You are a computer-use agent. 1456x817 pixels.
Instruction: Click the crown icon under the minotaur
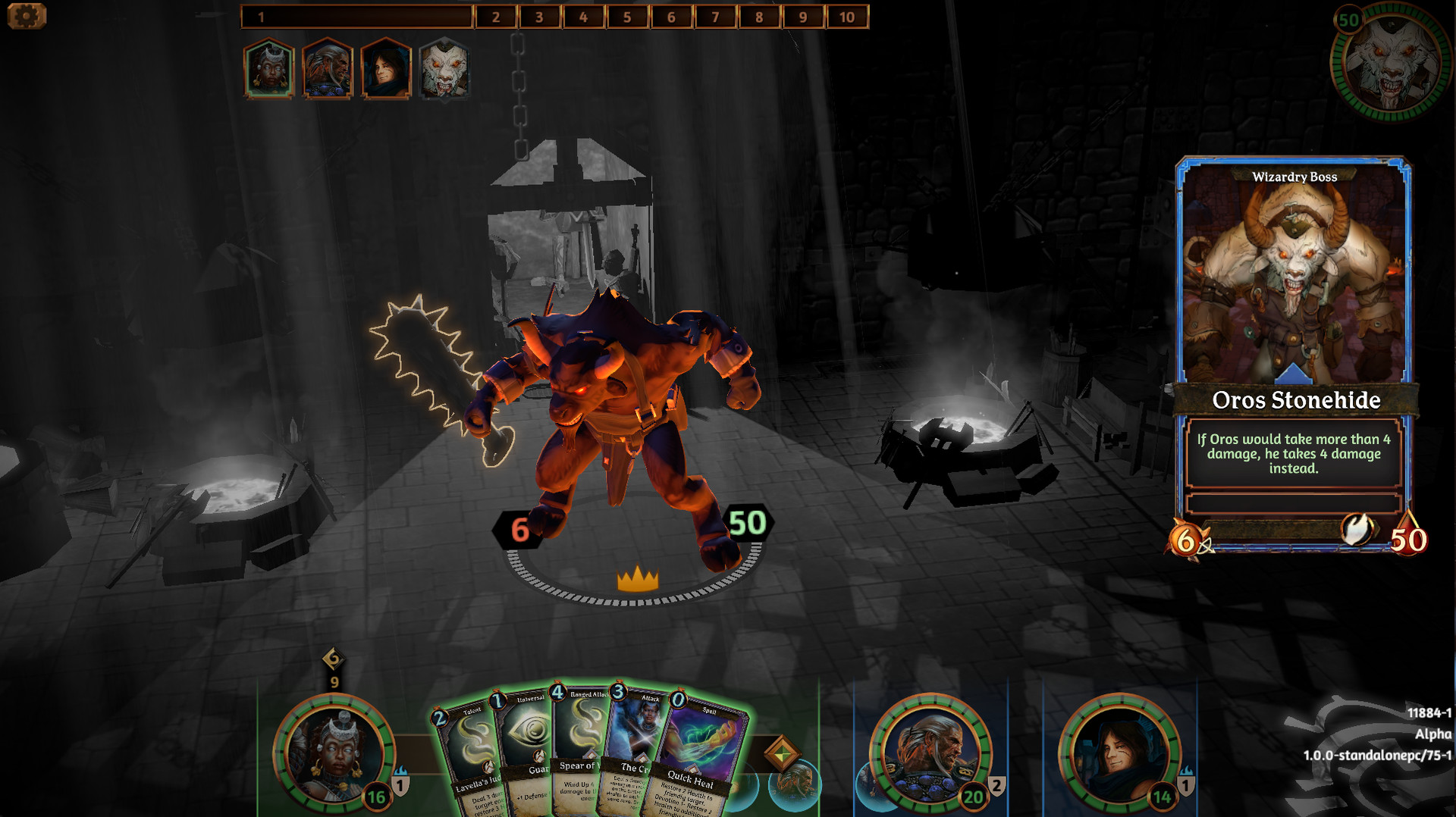click(637, 578)
